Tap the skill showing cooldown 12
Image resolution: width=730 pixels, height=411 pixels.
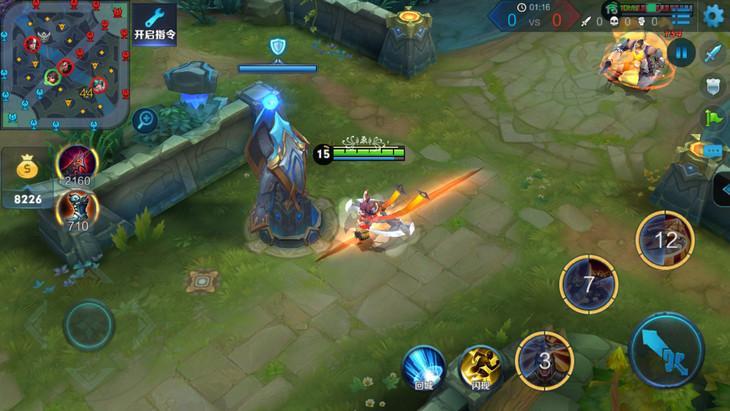(x=665, y=241)
